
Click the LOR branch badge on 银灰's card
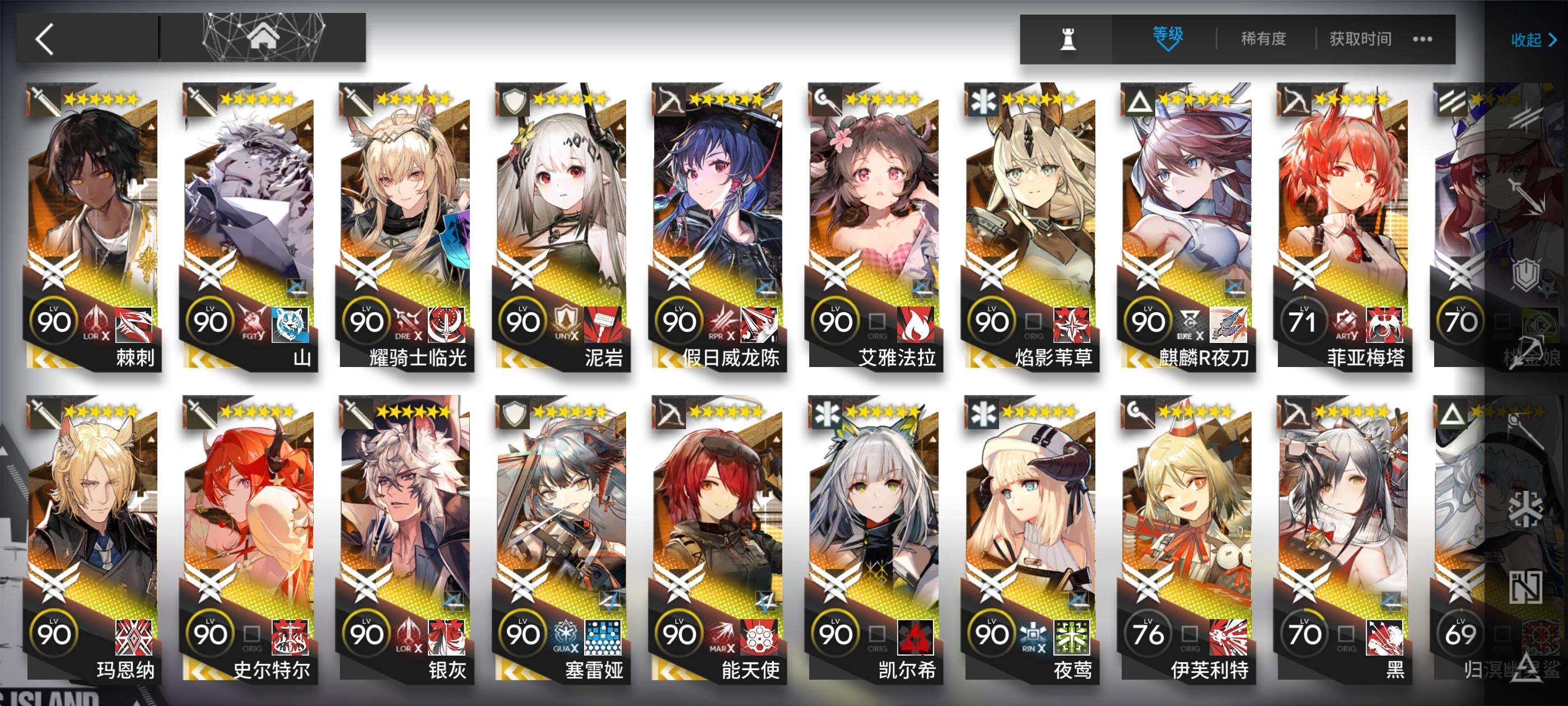(x=408, y=635)
